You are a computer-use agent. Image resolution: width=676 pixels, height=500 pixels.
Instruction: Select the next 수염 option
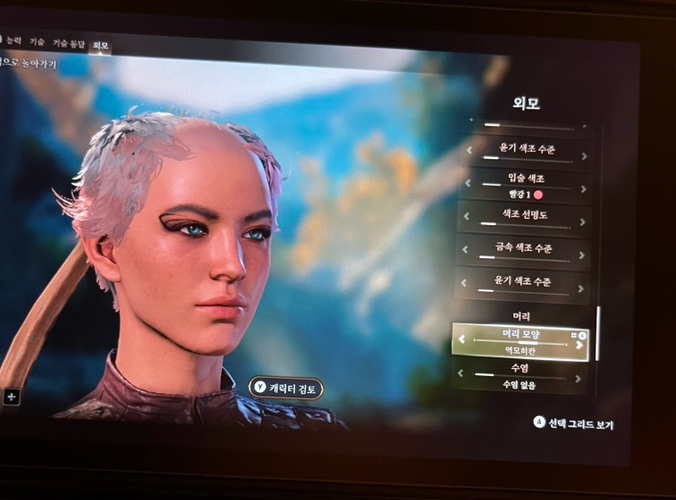point(581,378)
